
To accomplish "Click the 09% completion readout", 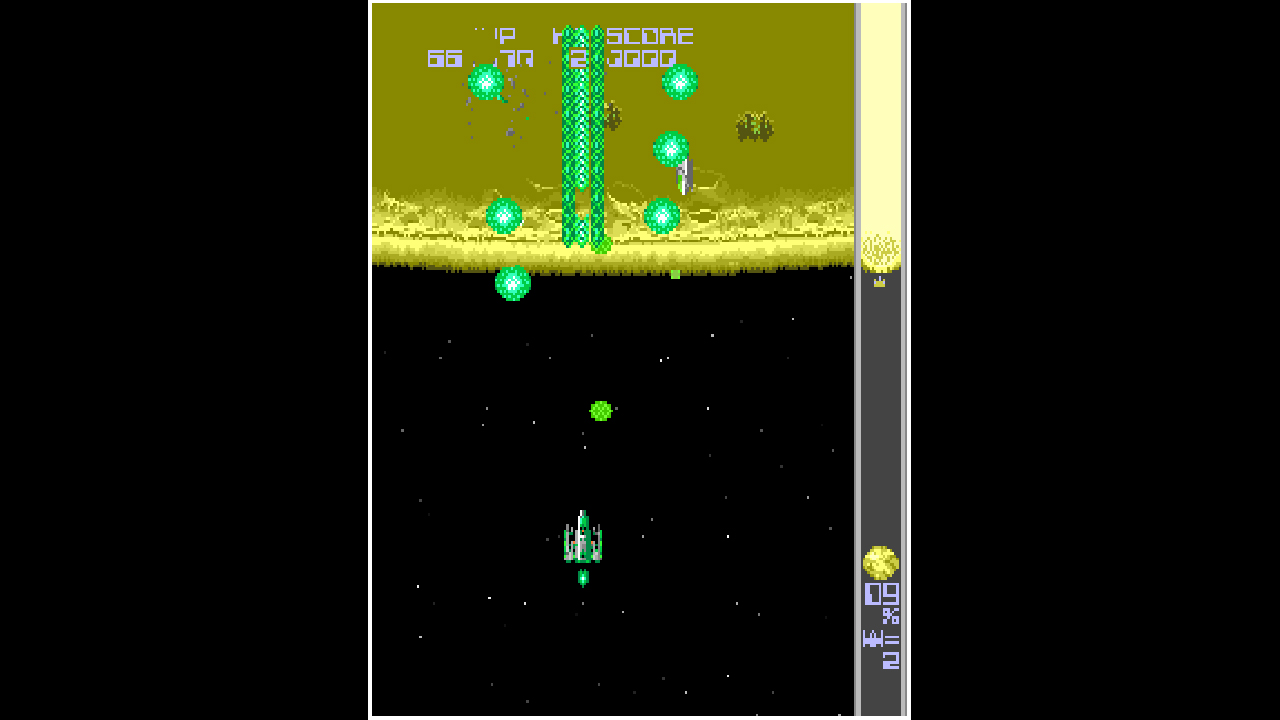I will click(880, 598).
